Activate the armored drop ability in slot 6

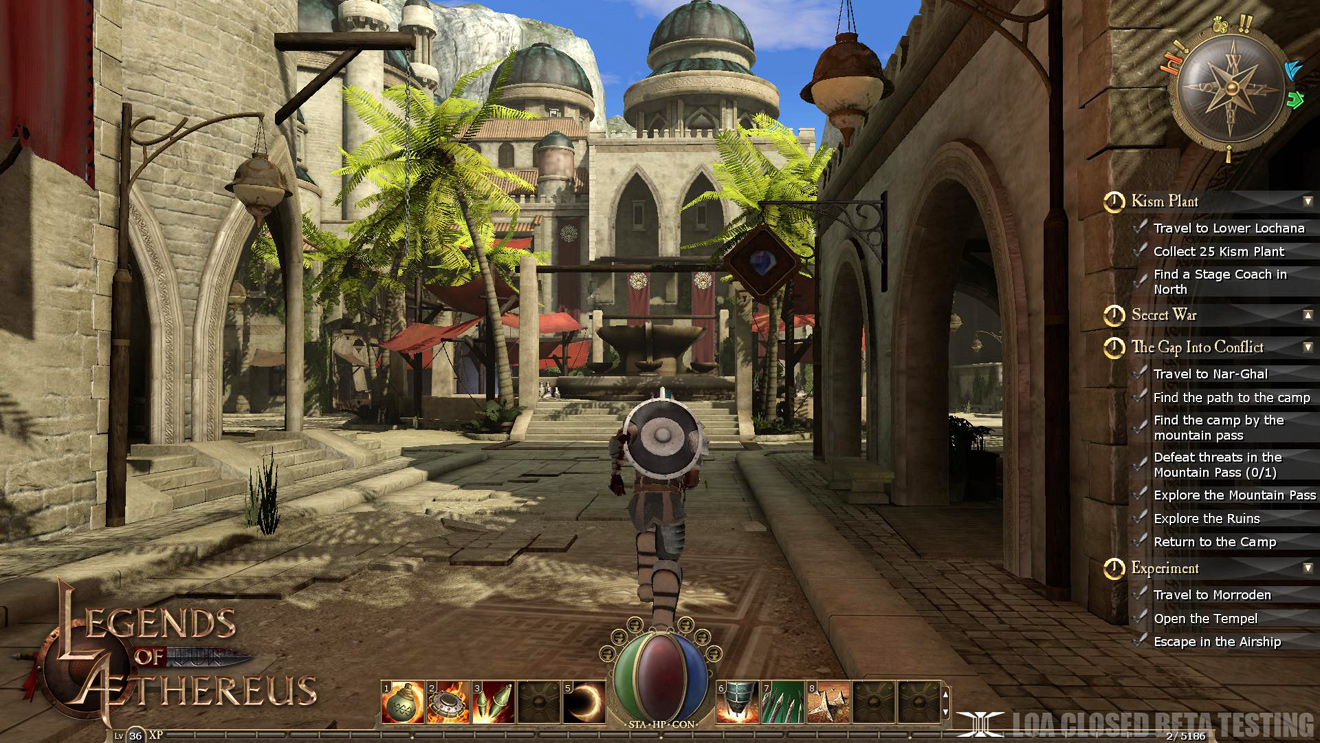[x=737, y=702]
